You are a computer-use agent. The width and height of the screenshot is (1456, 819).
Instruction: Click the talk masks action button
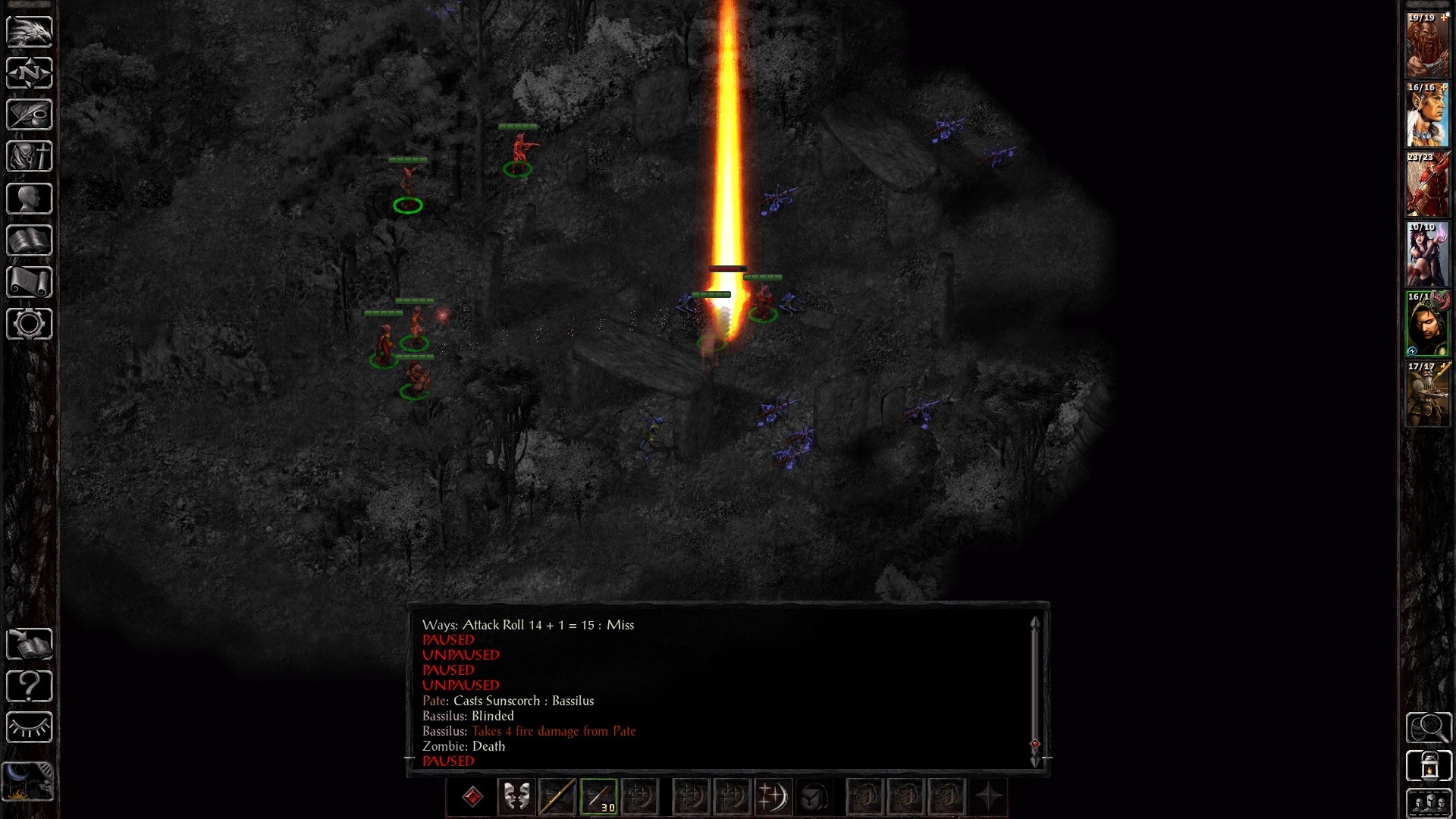pyautogui.click(x=516, y=797)
